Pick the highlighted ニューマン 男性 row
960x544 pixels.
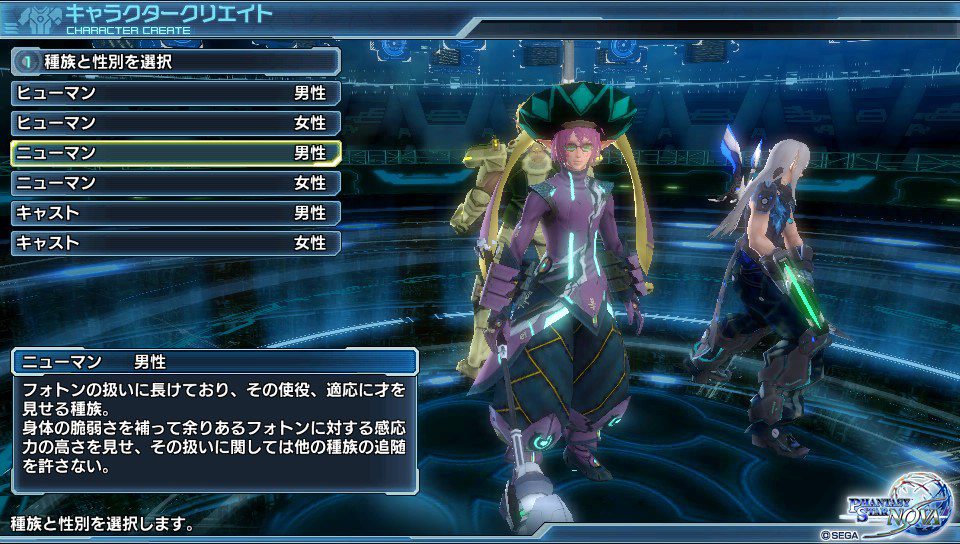175,153
